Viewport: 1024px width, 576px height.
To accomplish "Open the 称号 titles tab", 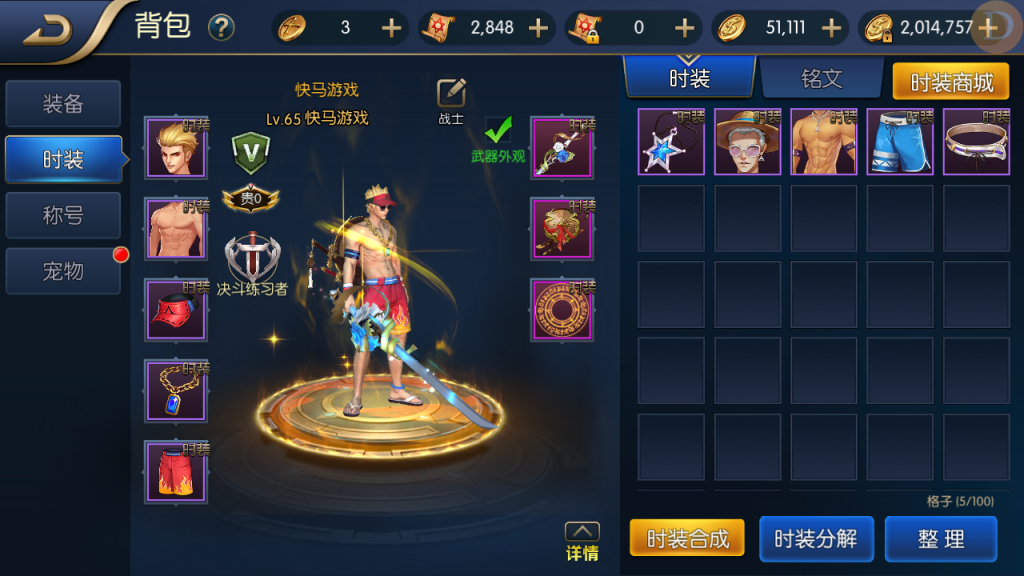I will (63, 216).
